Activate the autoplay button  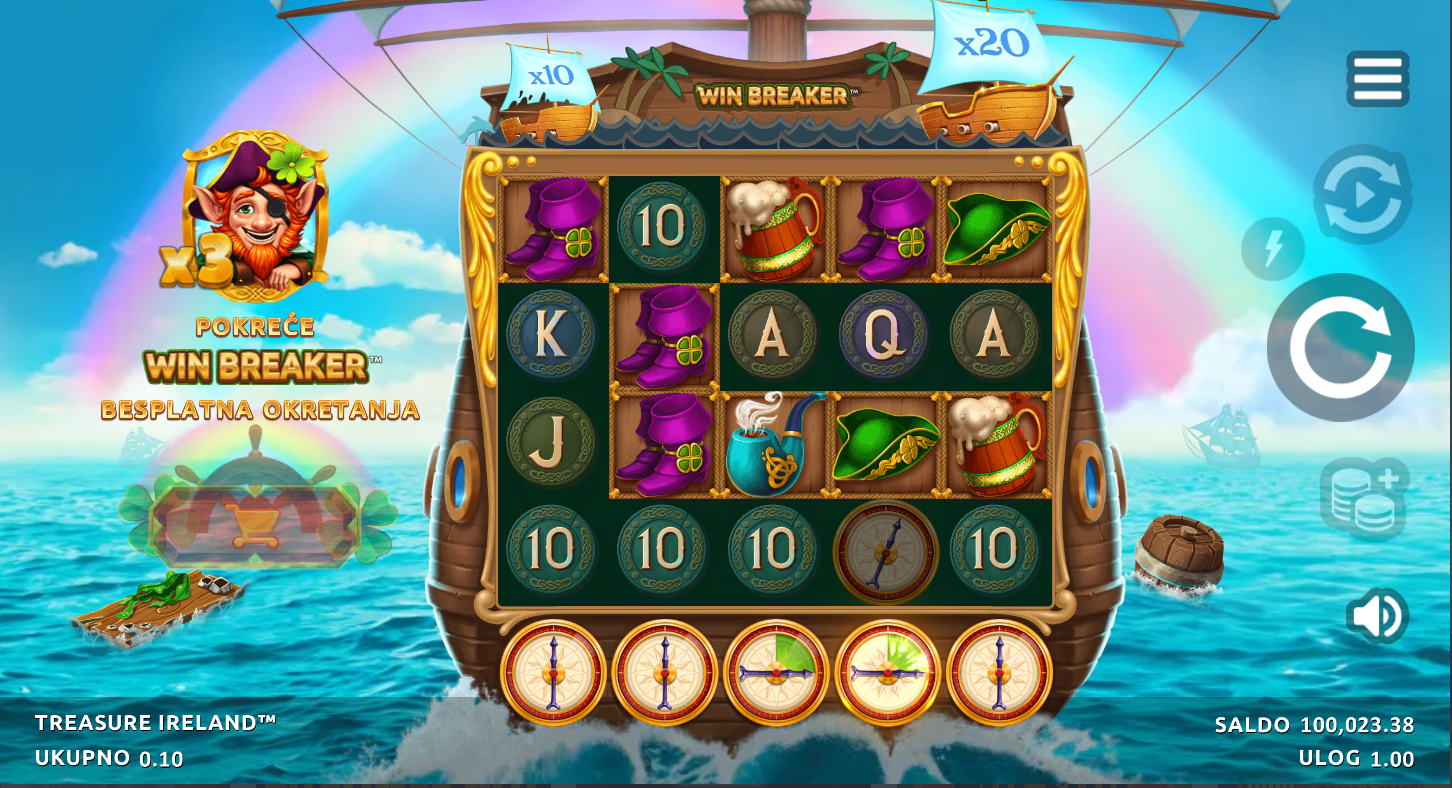[x=1362, y=195]
